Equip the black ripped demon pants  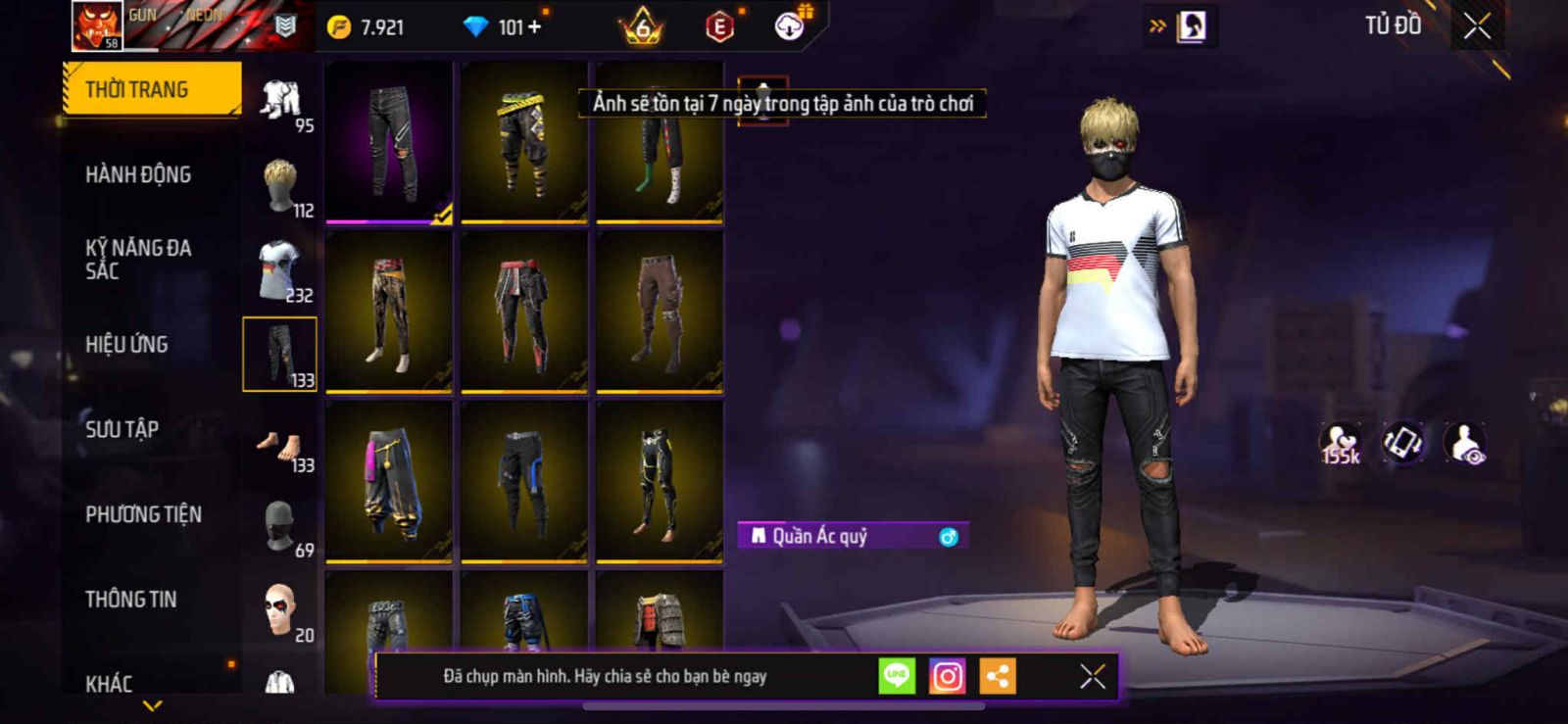pos(389,142)
